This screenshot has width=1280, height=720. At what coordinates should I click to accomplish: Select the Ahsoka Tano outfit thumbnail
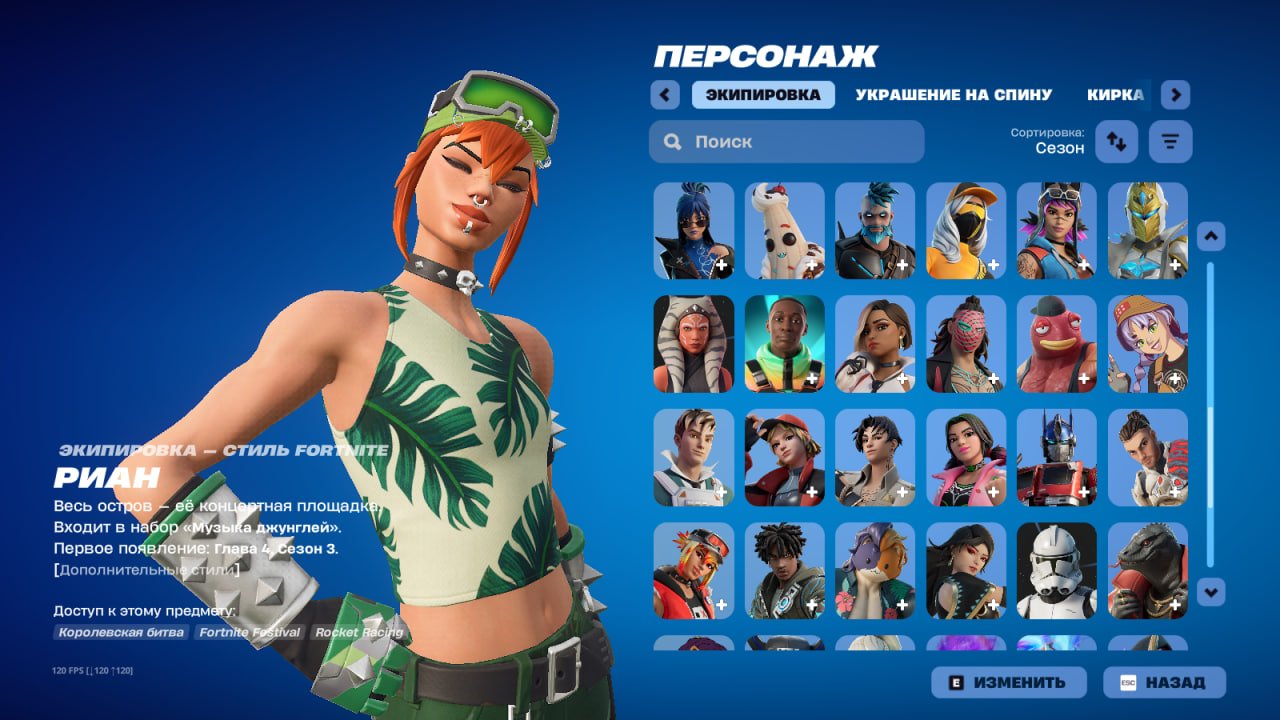click(x=693, y=342)
